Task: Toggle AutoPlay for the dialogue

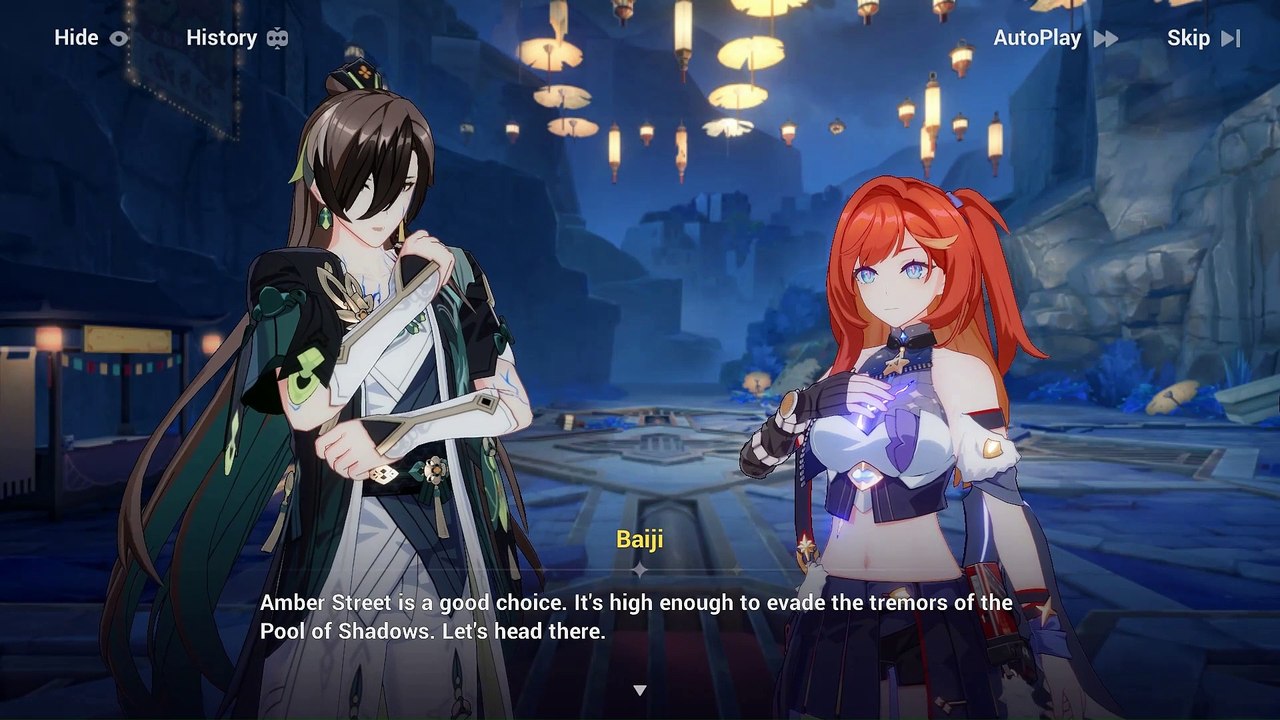Action: [x=1054, y=38]
